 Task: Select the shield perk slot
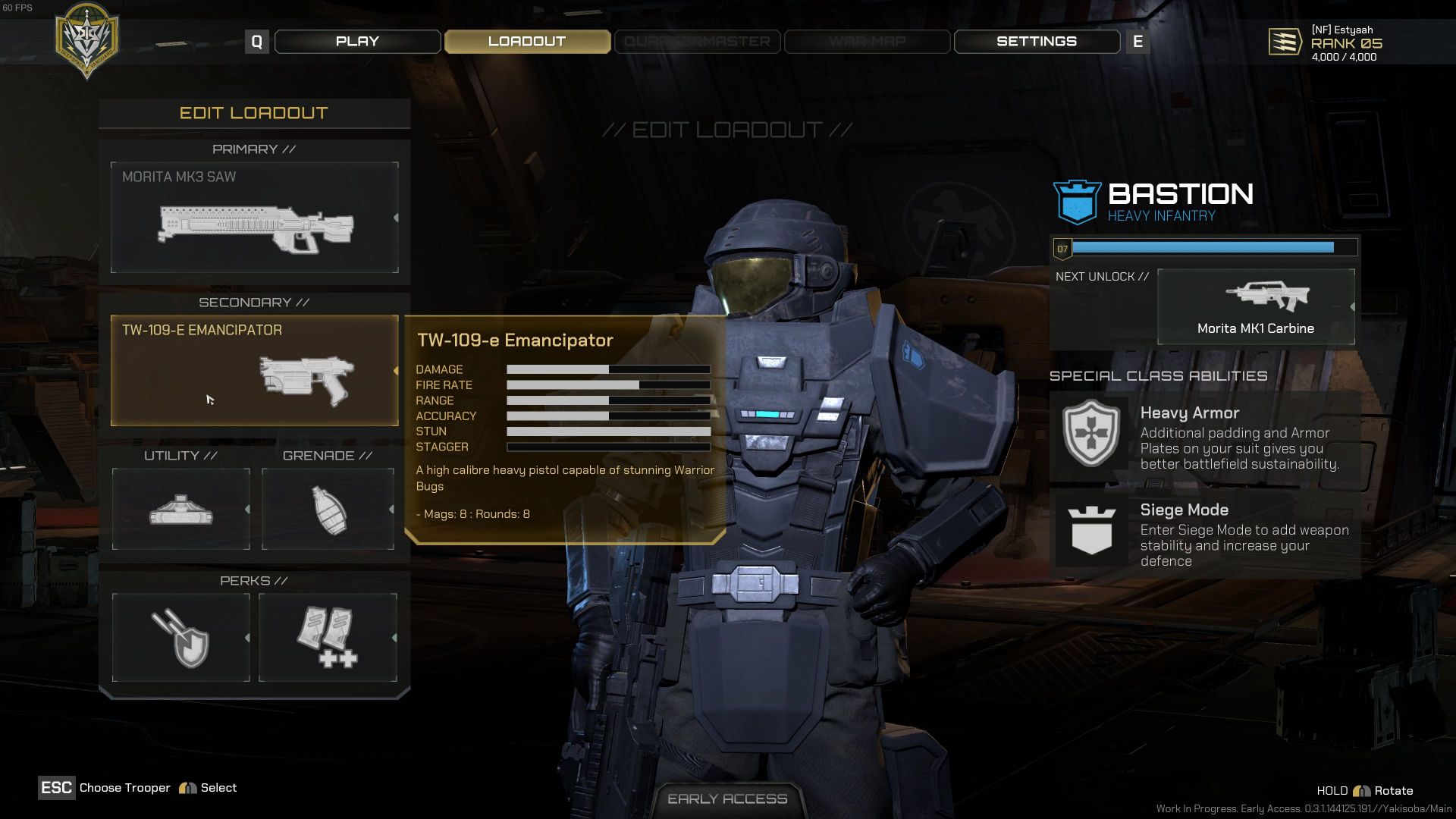[180, 638]
